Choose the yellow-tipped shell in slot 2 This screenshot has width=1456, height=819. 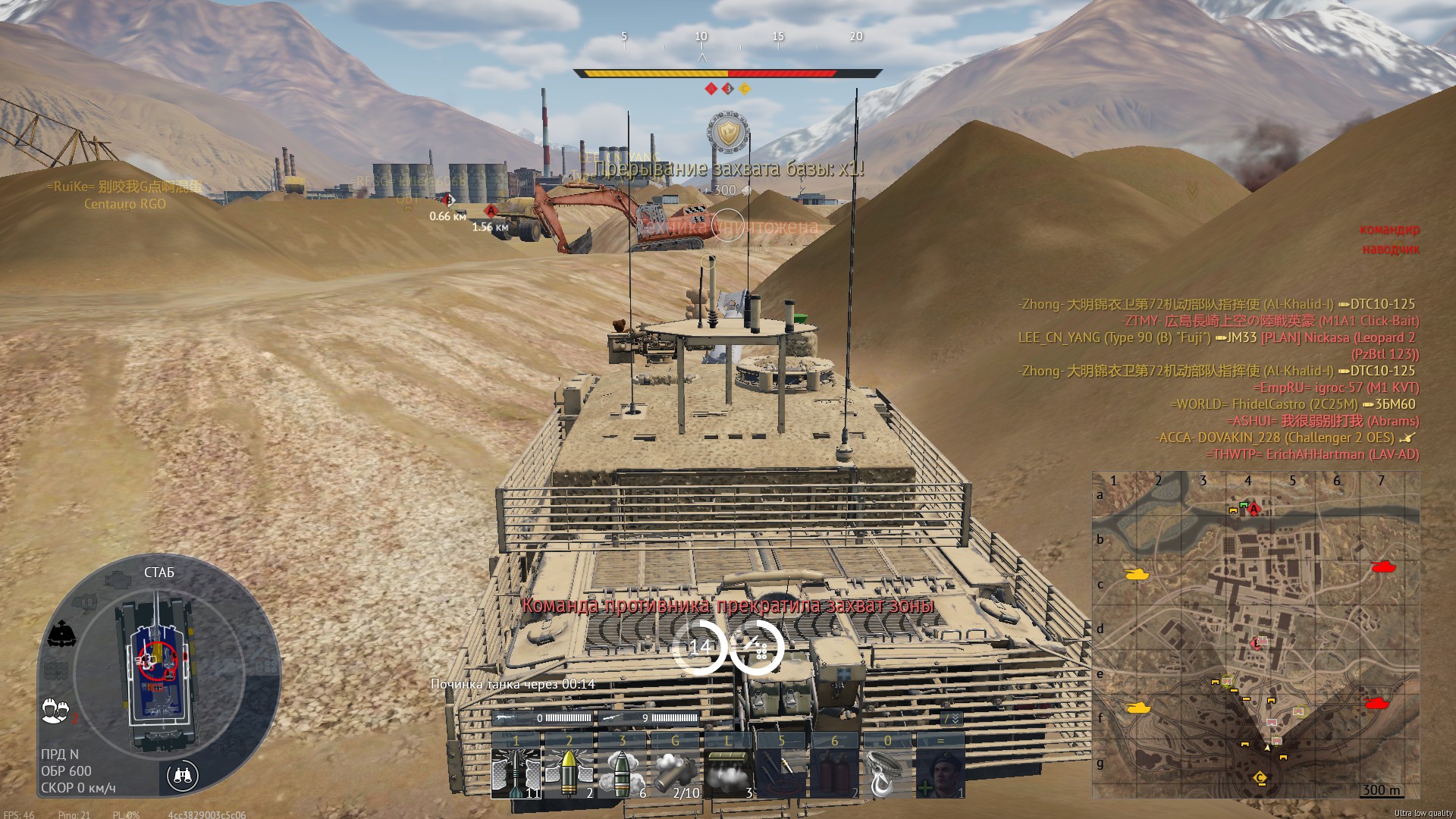569,772
